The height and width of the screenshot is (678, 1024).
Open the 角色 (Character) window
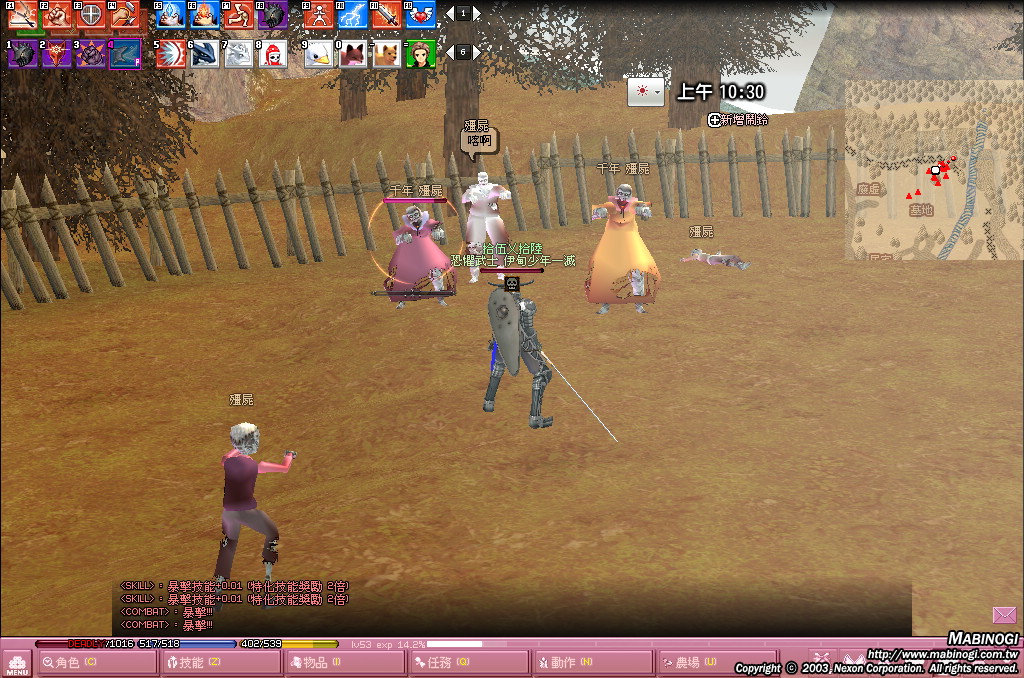coord(97,662)
